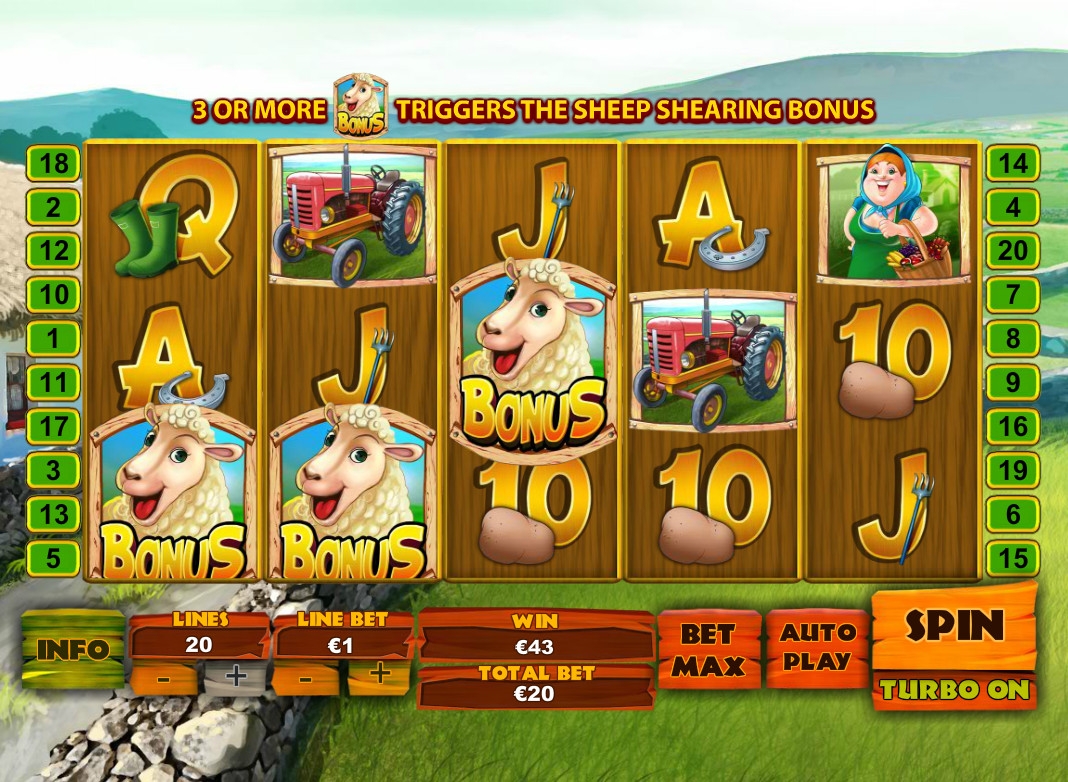Open the Info paytable
The width and height of the screenshot is (1068, 782).
[x=72, y=649]
